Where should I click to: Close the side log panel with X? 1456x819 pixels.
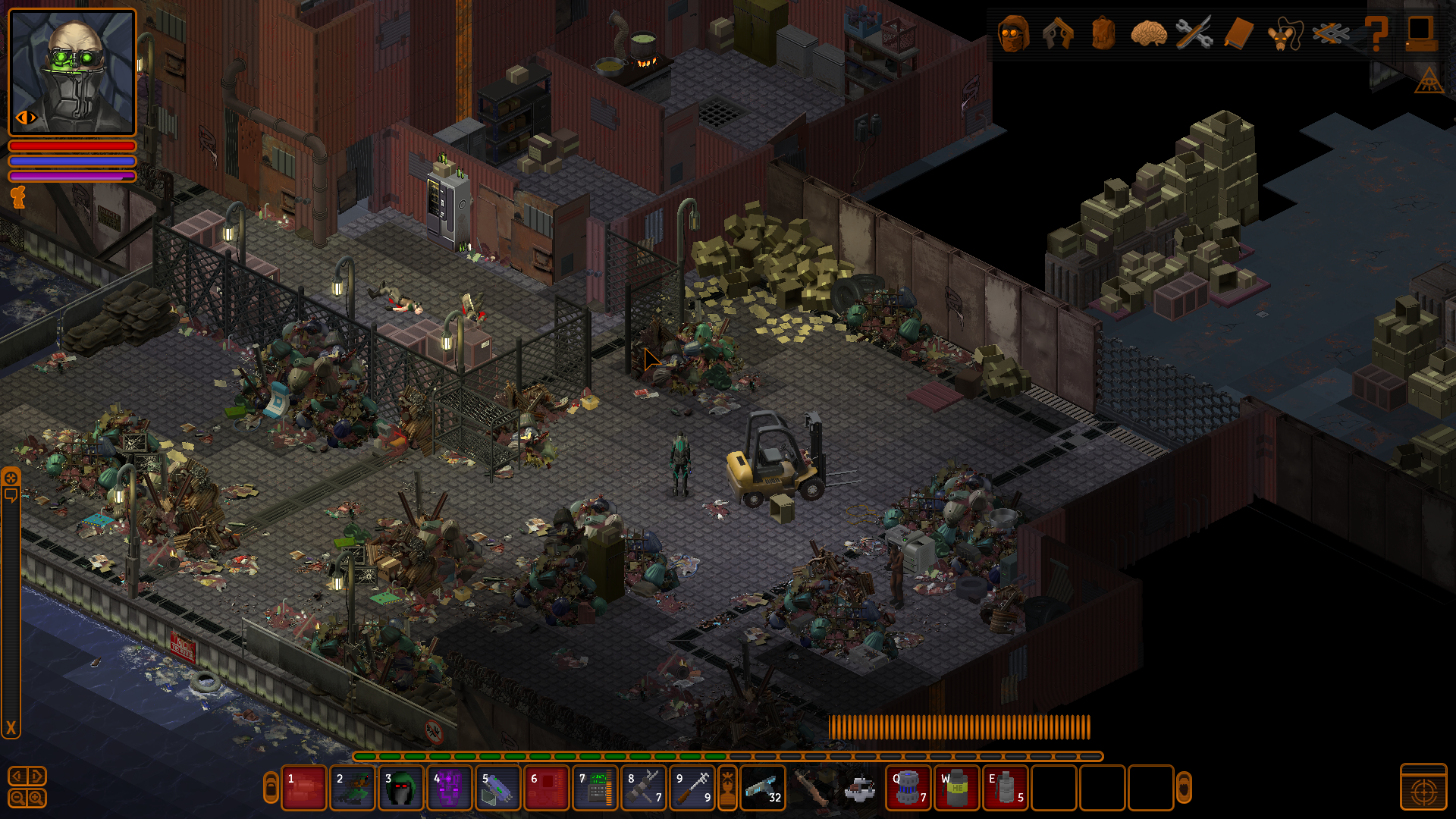pyautogui.click(x=11, y=728)
